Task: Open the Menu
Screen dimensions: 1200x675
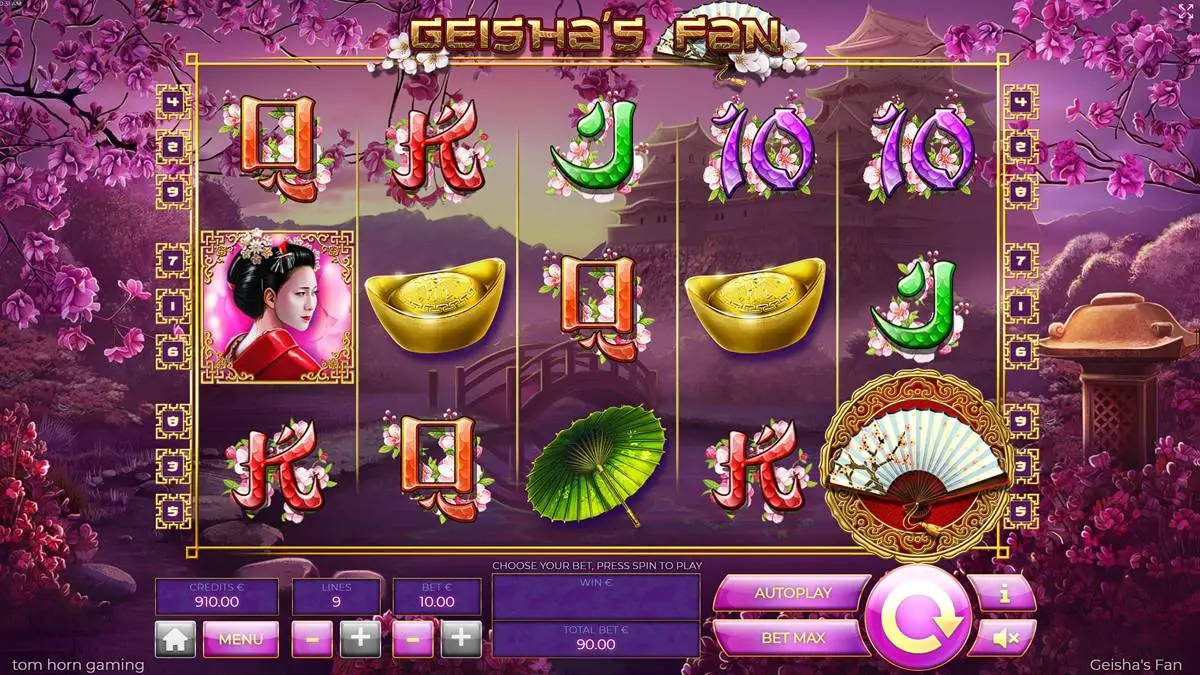Action: click(x=240, y=638)
